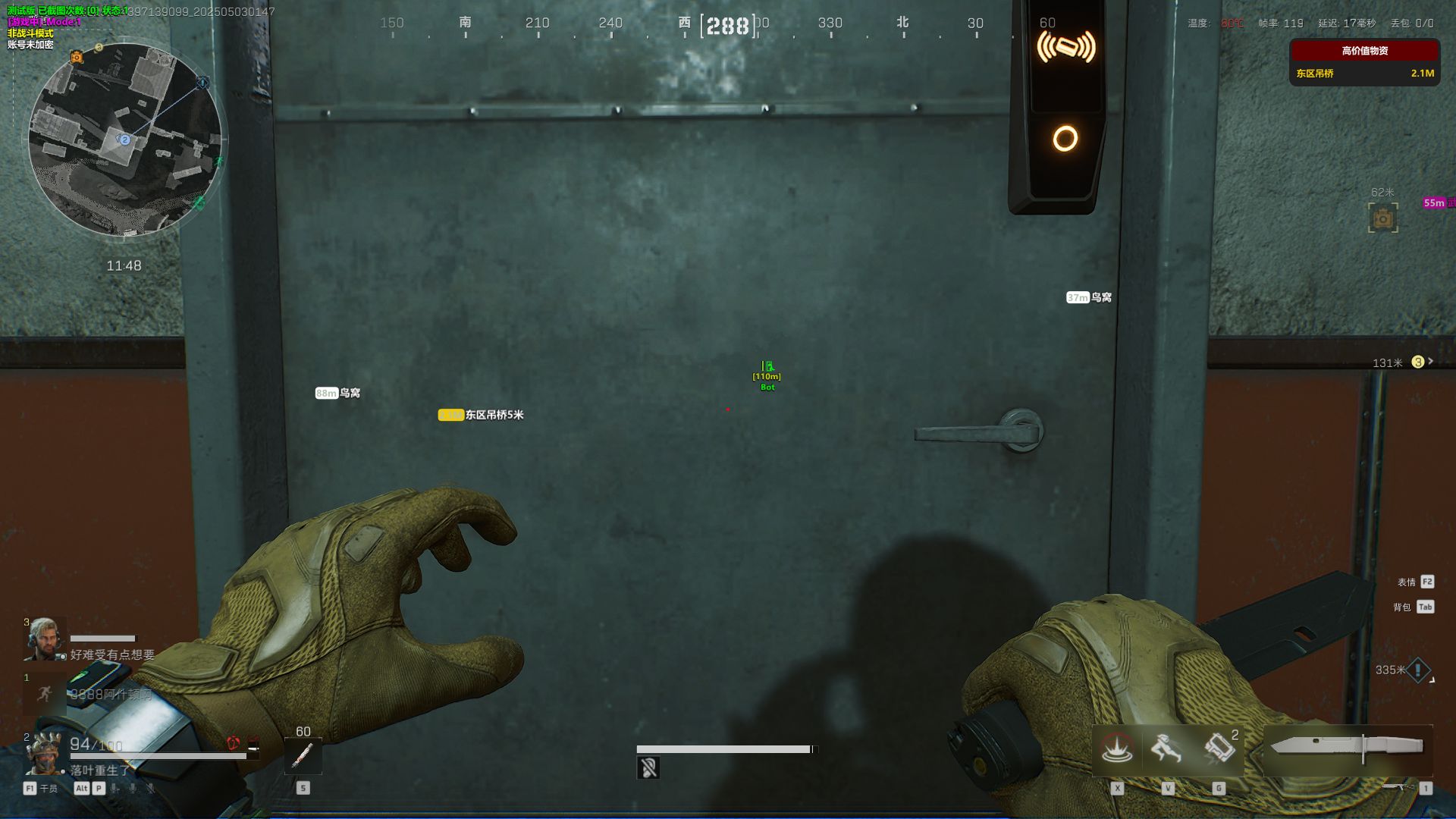The image size is (1456, 819).
Task: Select the 高价值物资 东区吊桥 tracker panel
Action: click(1364, 63)
